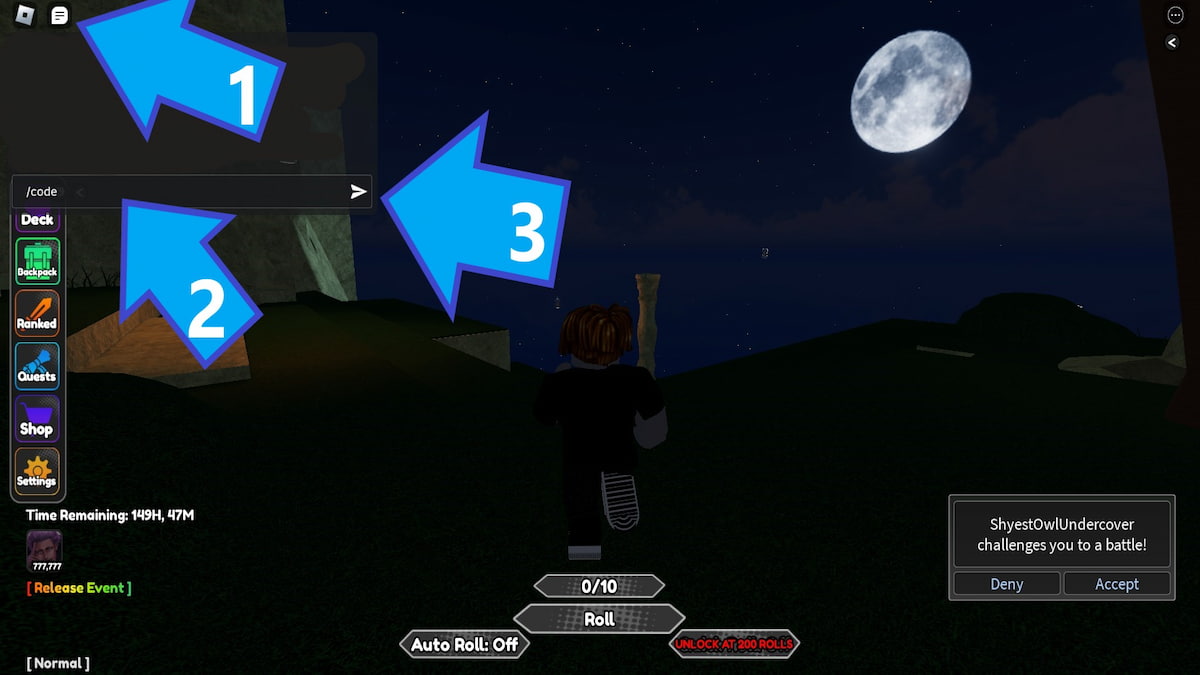Open the Ranked menu

(37, 314)
